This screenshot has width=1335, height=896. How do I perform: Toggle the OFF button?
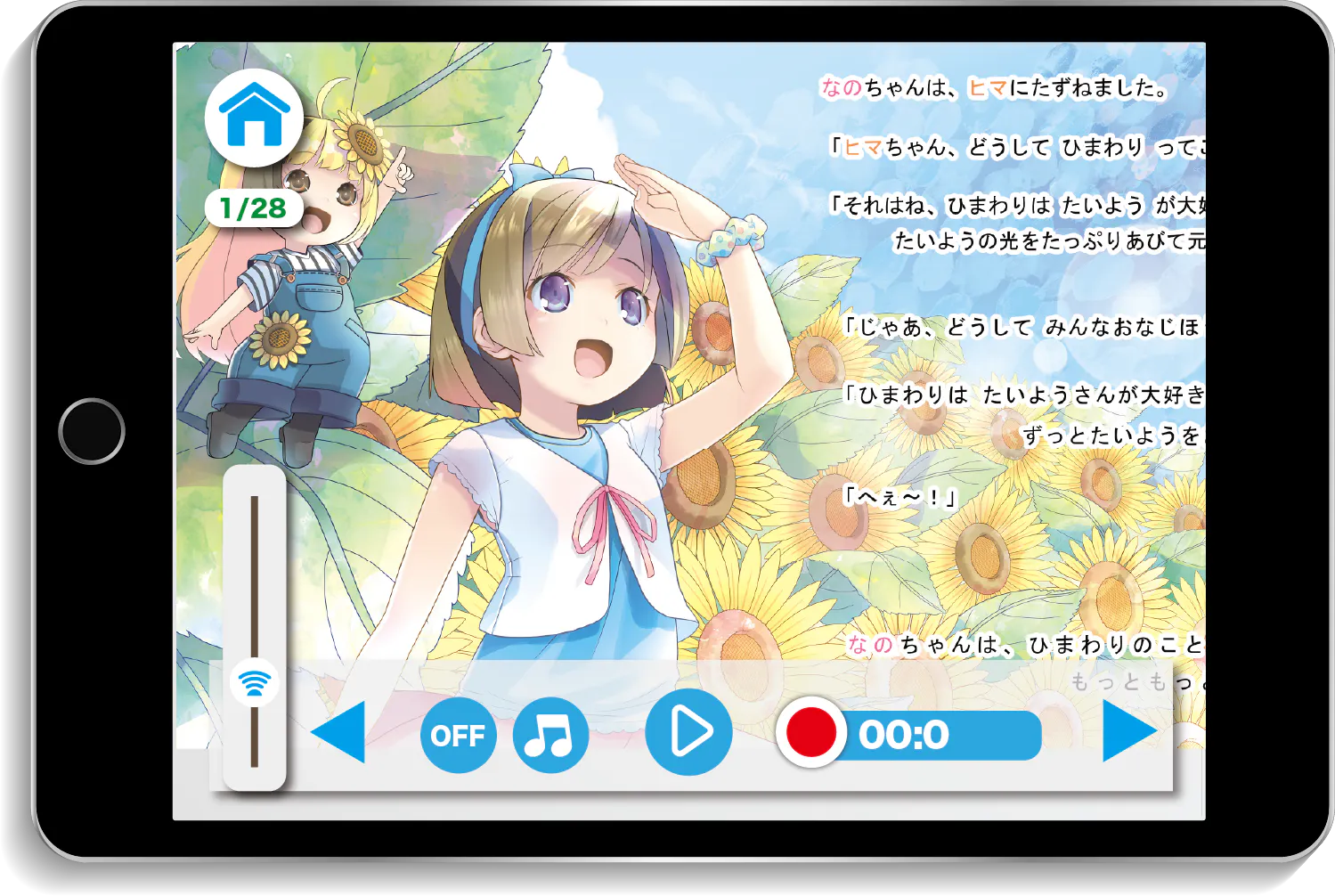pyautogui.click(x=458, y=735)
